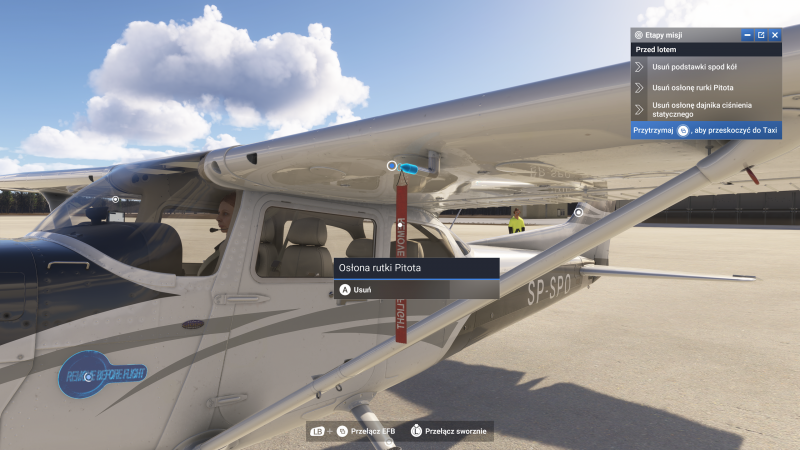Image resolution: width=800 pixels, height=450 pixels.
Task: Select the white interaction marker by the windshield
Action: (x=115, y=200)
